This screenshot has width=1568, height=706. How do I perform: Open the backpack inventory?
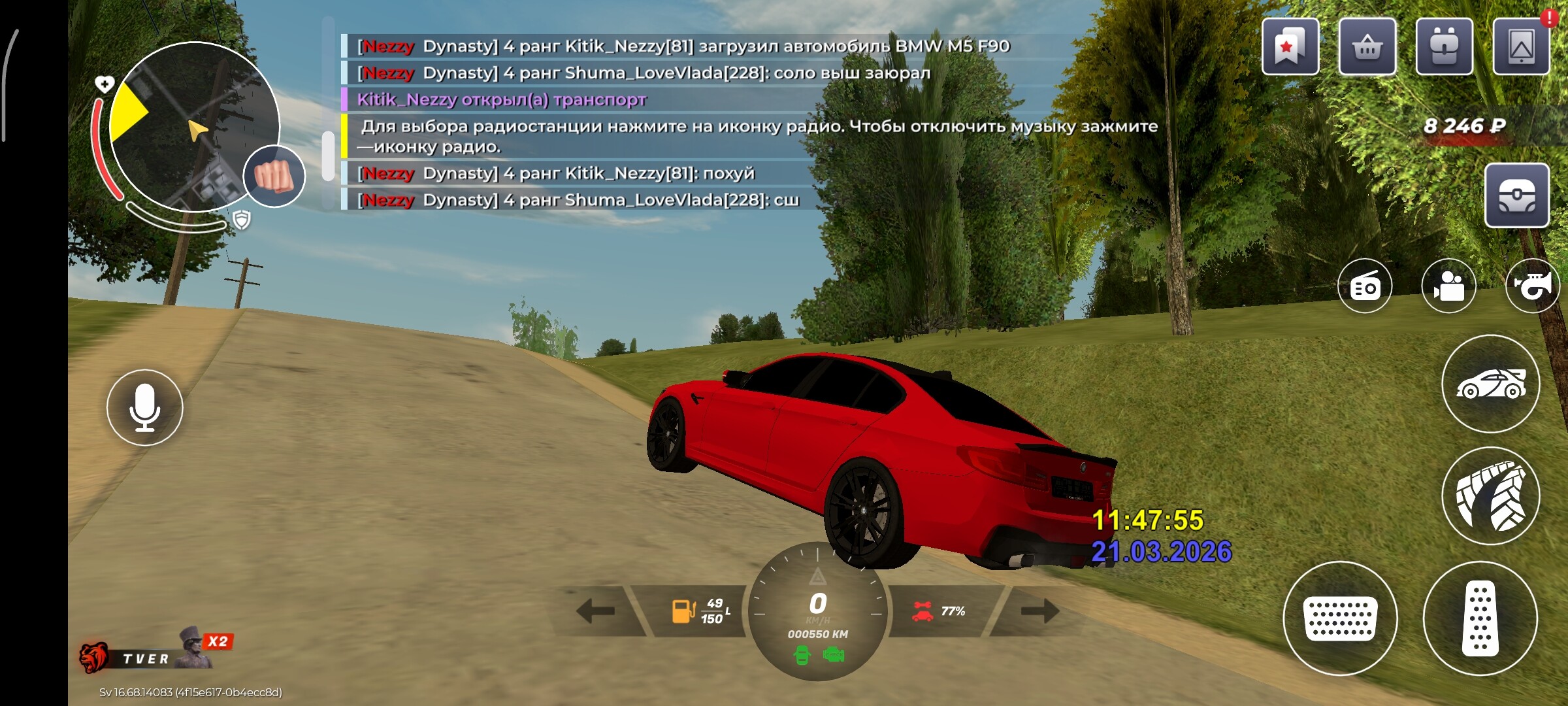coord(1444,47)
